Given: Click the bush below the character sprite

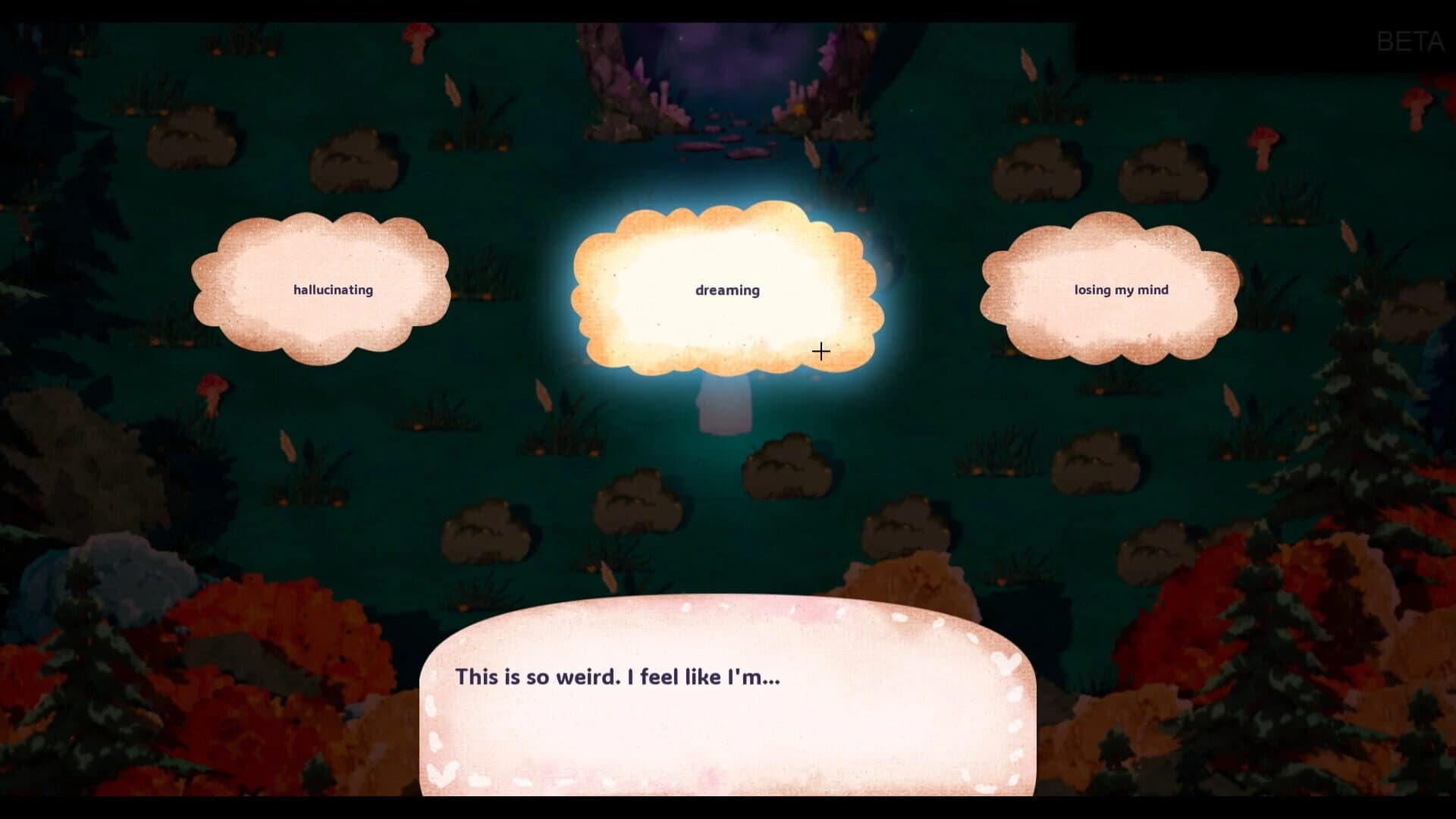Looking at the screenshot, I should pos(785,466).
